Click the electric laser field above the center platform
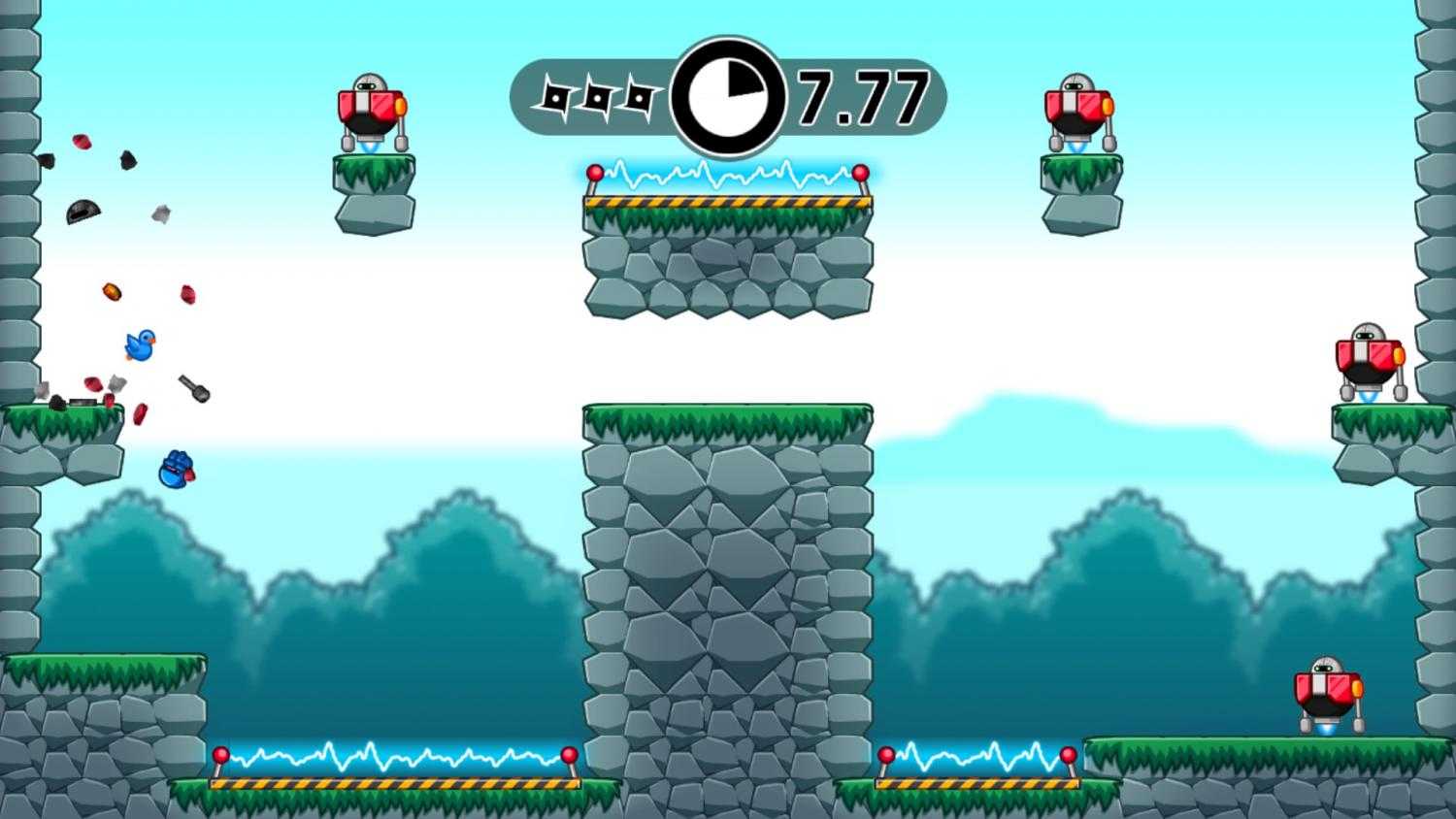This screenshot has width=1456, height=819. click(x=728, y=177)
